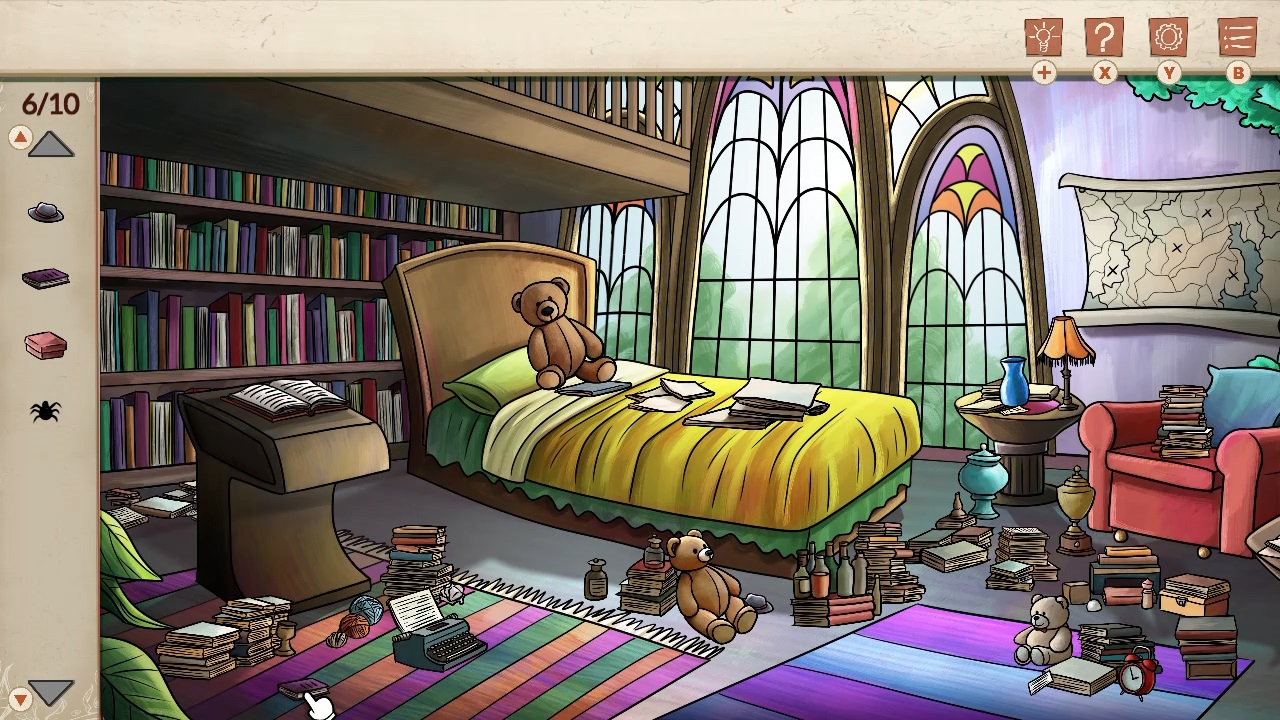This screenshot has height=720, width=1280.
Task: Click the X gamepad button label
Action: 1103,73
